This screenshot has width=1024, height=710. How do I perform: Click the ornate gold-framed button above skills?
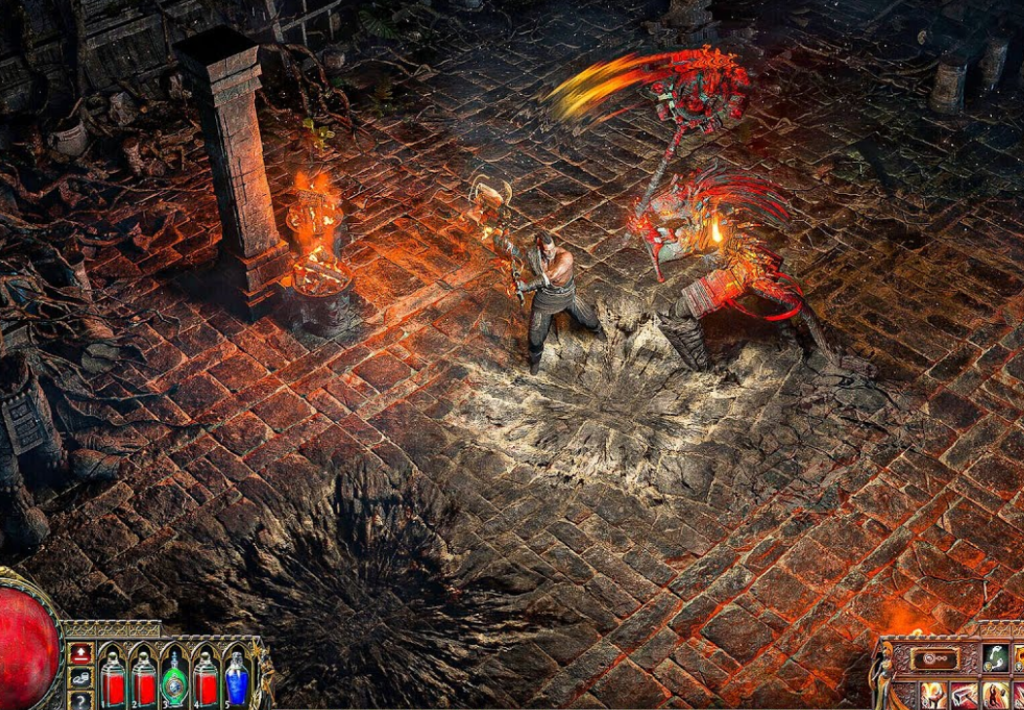click(x=934, y=658)
